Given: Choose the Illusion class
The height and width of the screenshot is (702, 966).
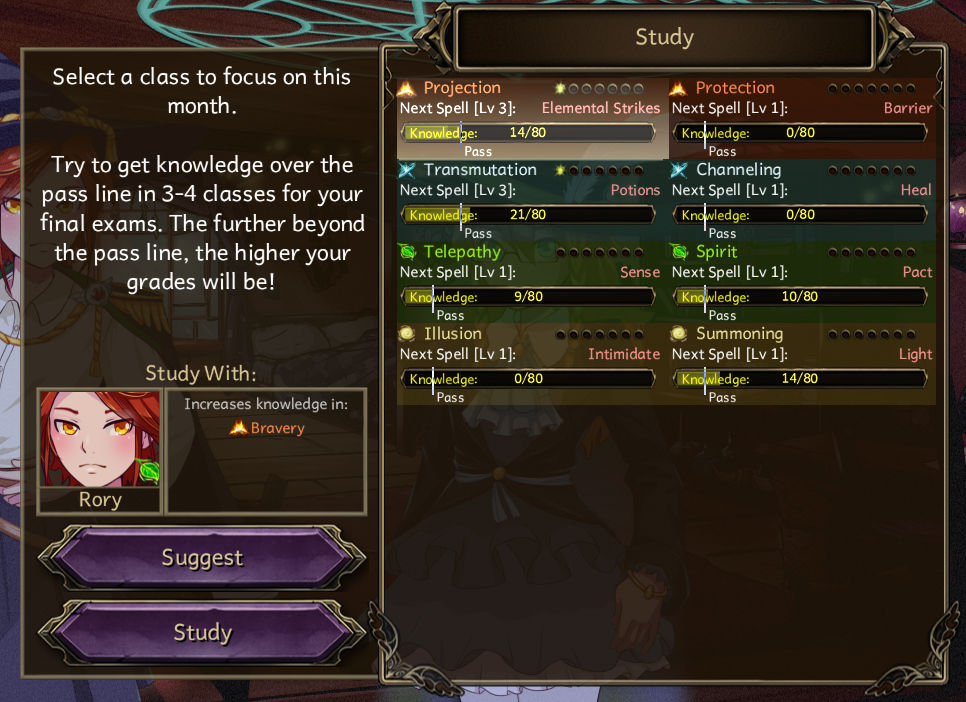Looking at the screenshot, I should [x=532, y=364].
